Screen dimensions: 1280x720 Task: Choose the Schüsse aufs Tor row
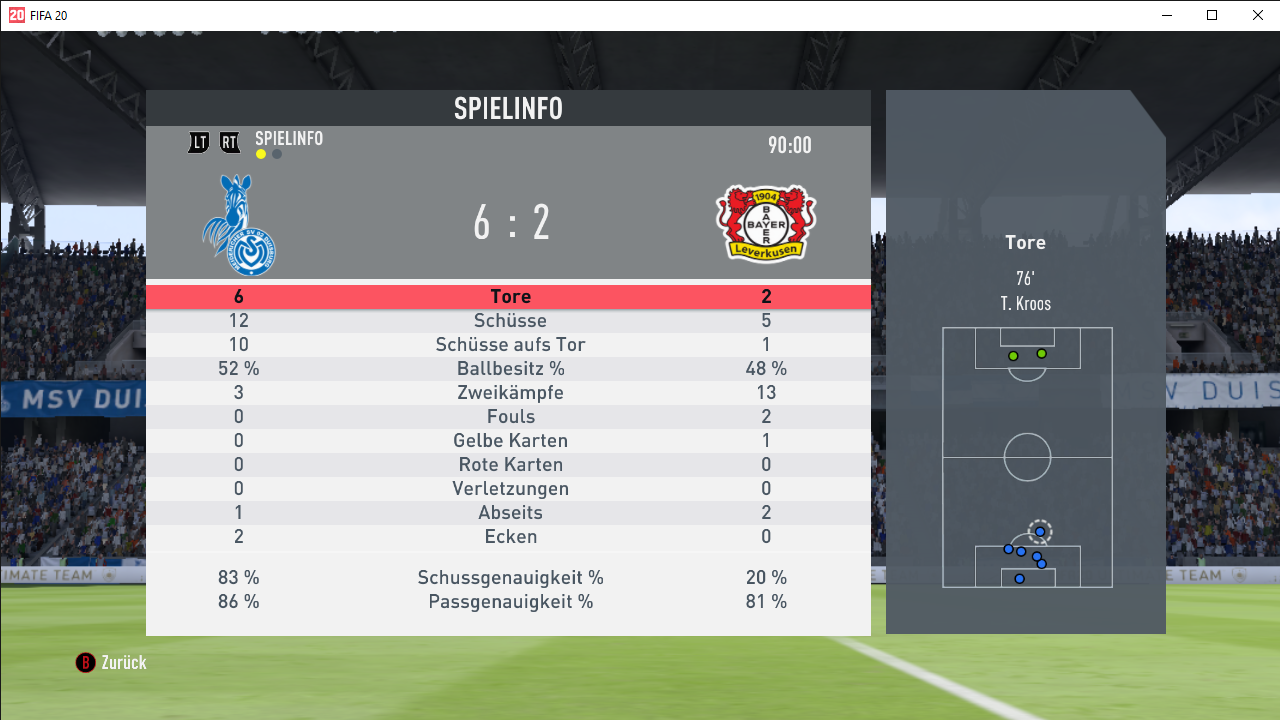point(510,345)
